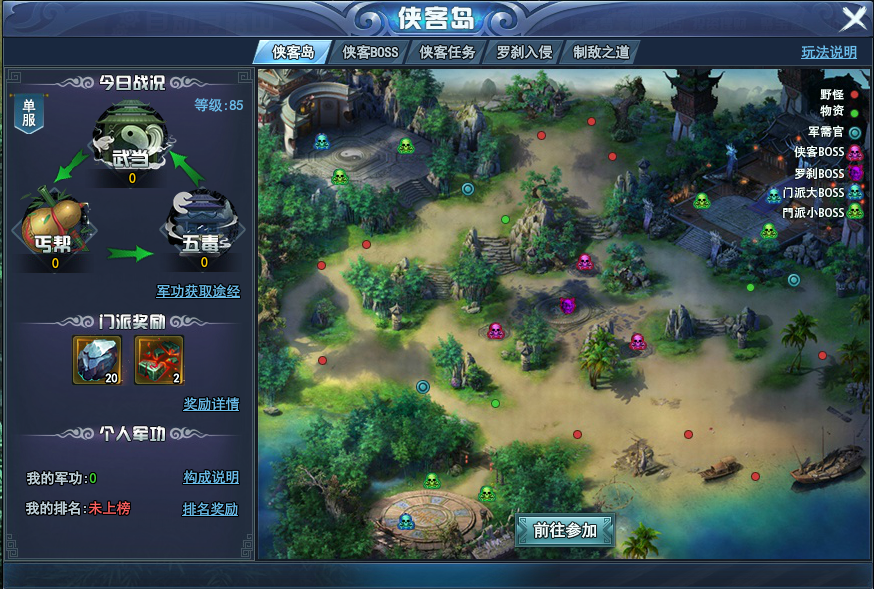
Task: Open the 玩法说明 gameplay guide link
Action: pos(828,53)
